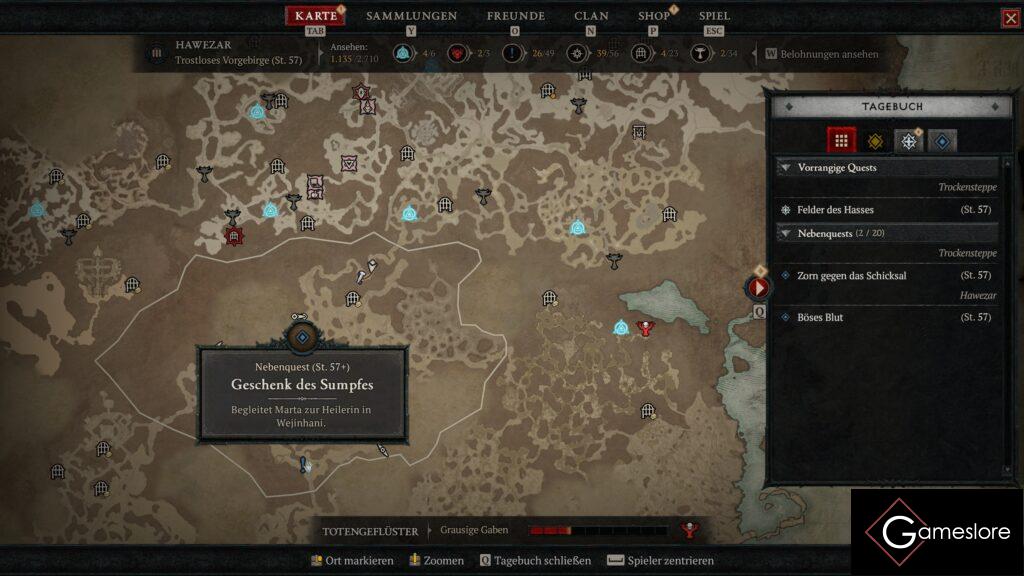Open the Shop tab
This screenshot has width=1024, height=576.
[x=654, y=16]
